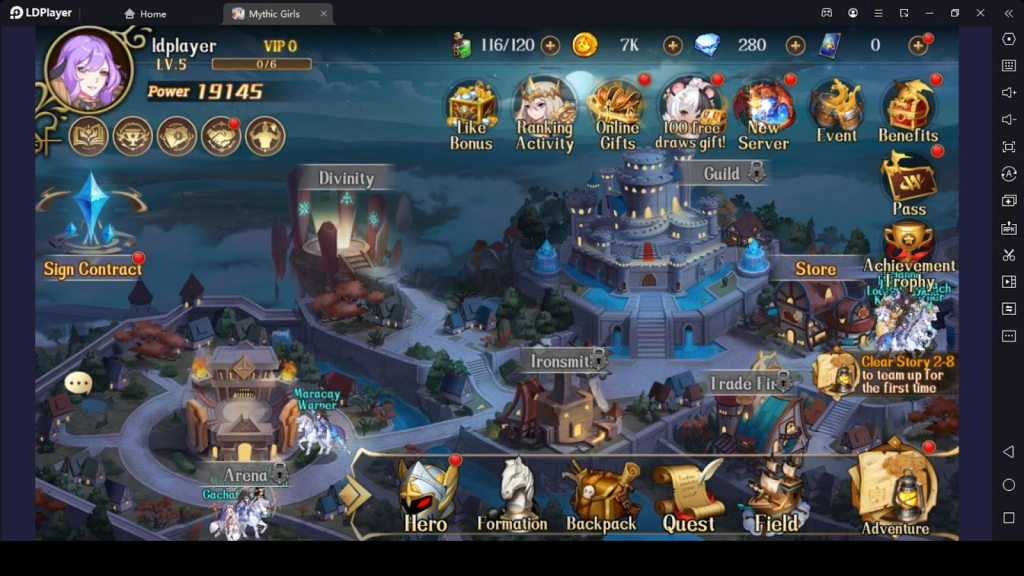Open the Formation screen
This screenshot has height=576, width=1024.
(512, 494)
